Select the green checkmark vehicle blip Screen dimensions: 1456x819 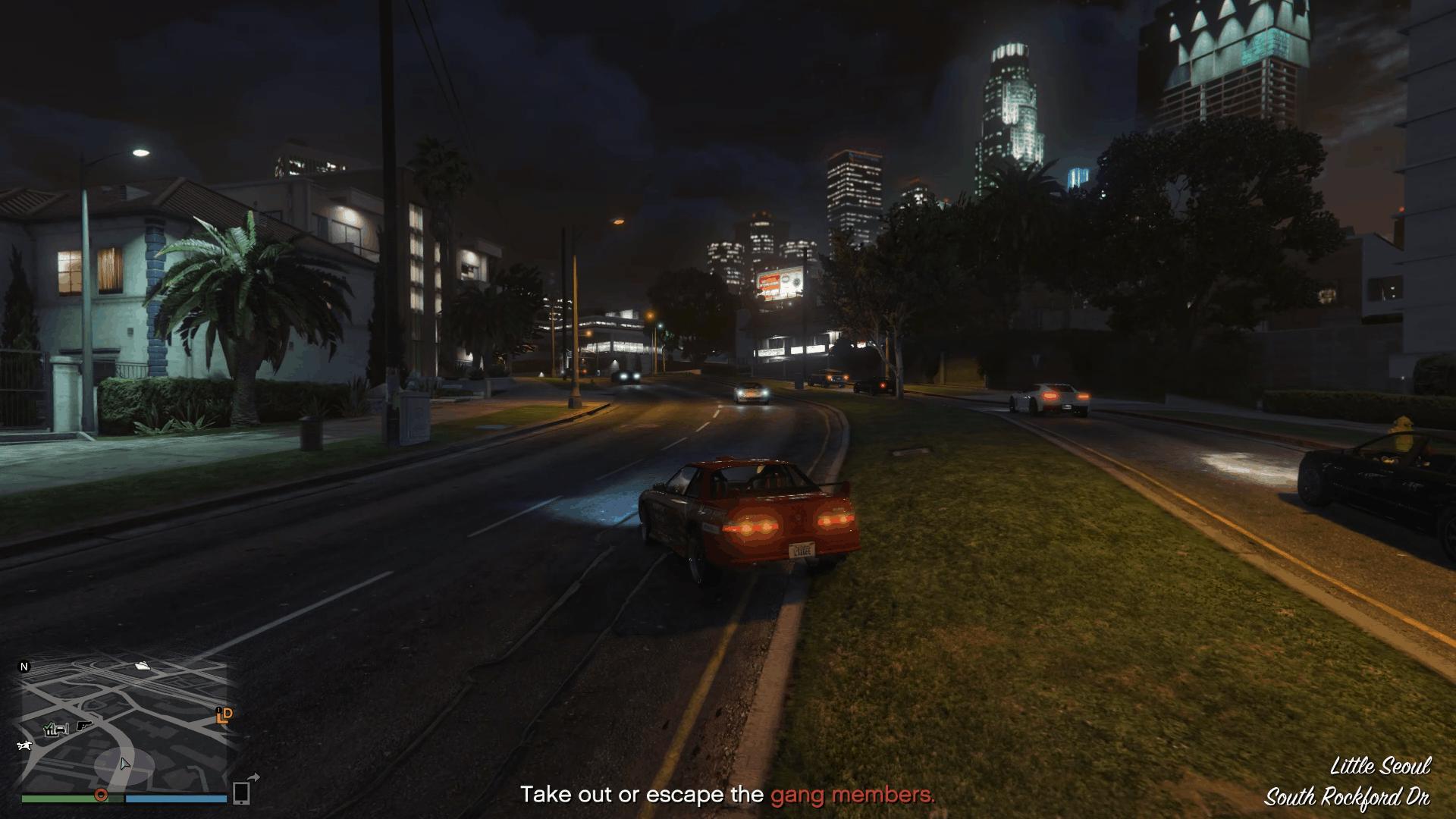[x=55, y=729]
